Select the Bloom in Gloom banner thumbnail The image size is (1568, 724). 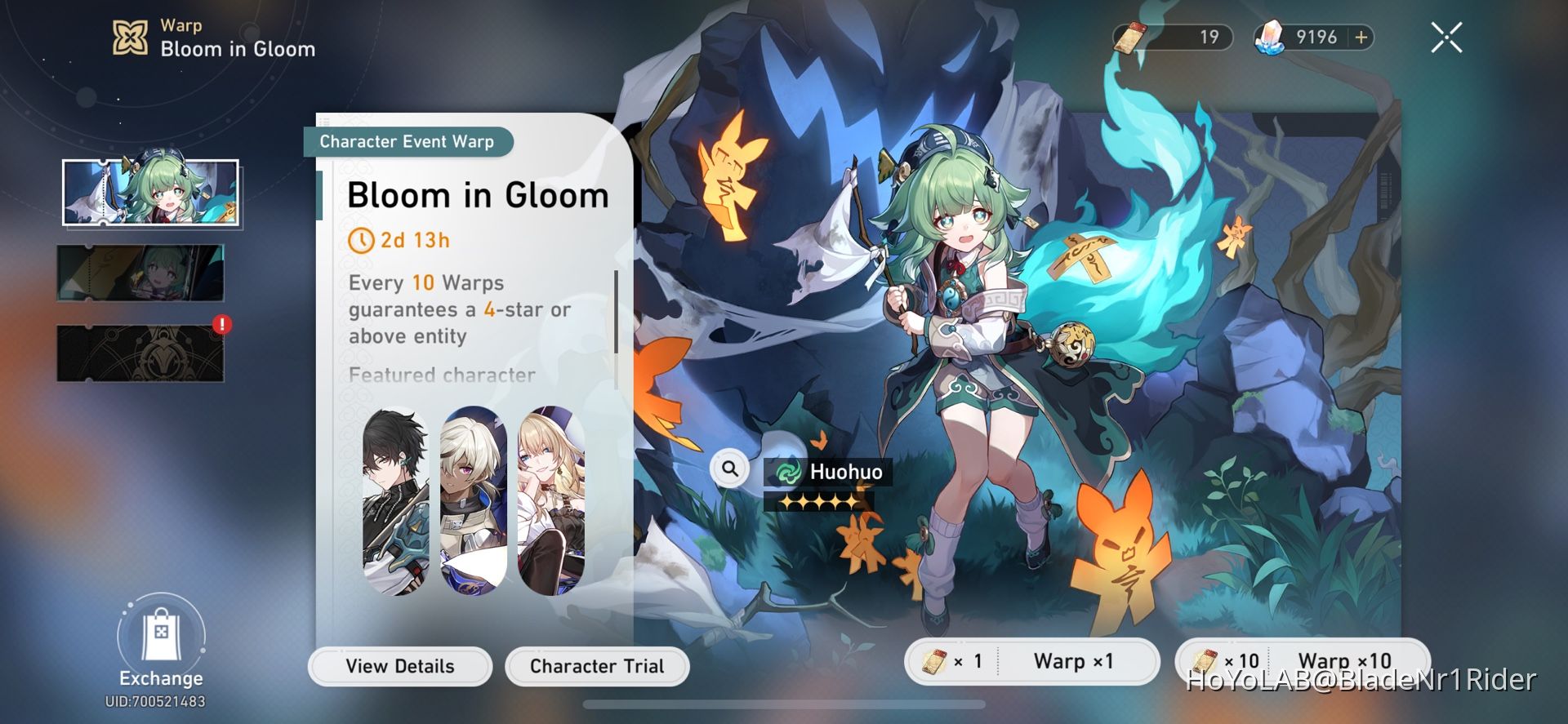tap(151, 193)
